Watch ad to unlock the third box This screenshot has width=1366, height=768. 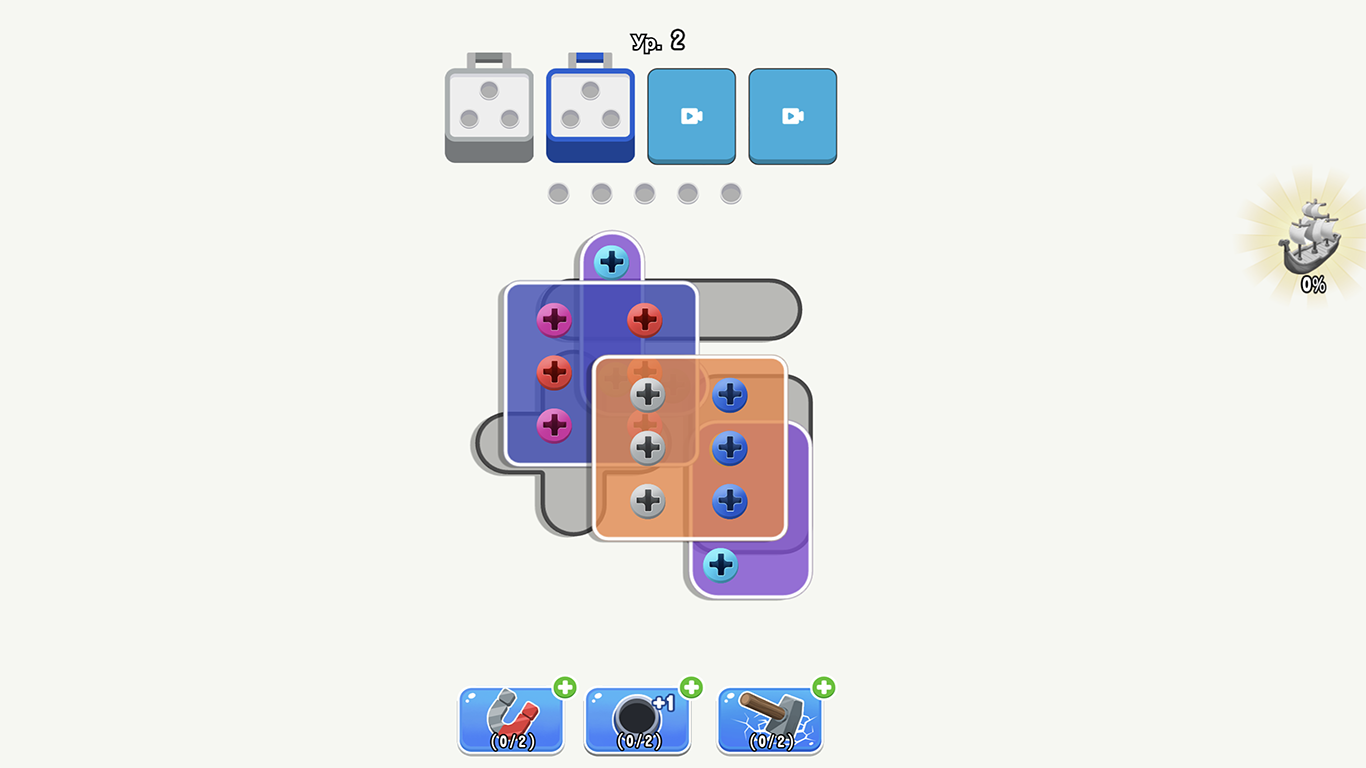point(691,115)
